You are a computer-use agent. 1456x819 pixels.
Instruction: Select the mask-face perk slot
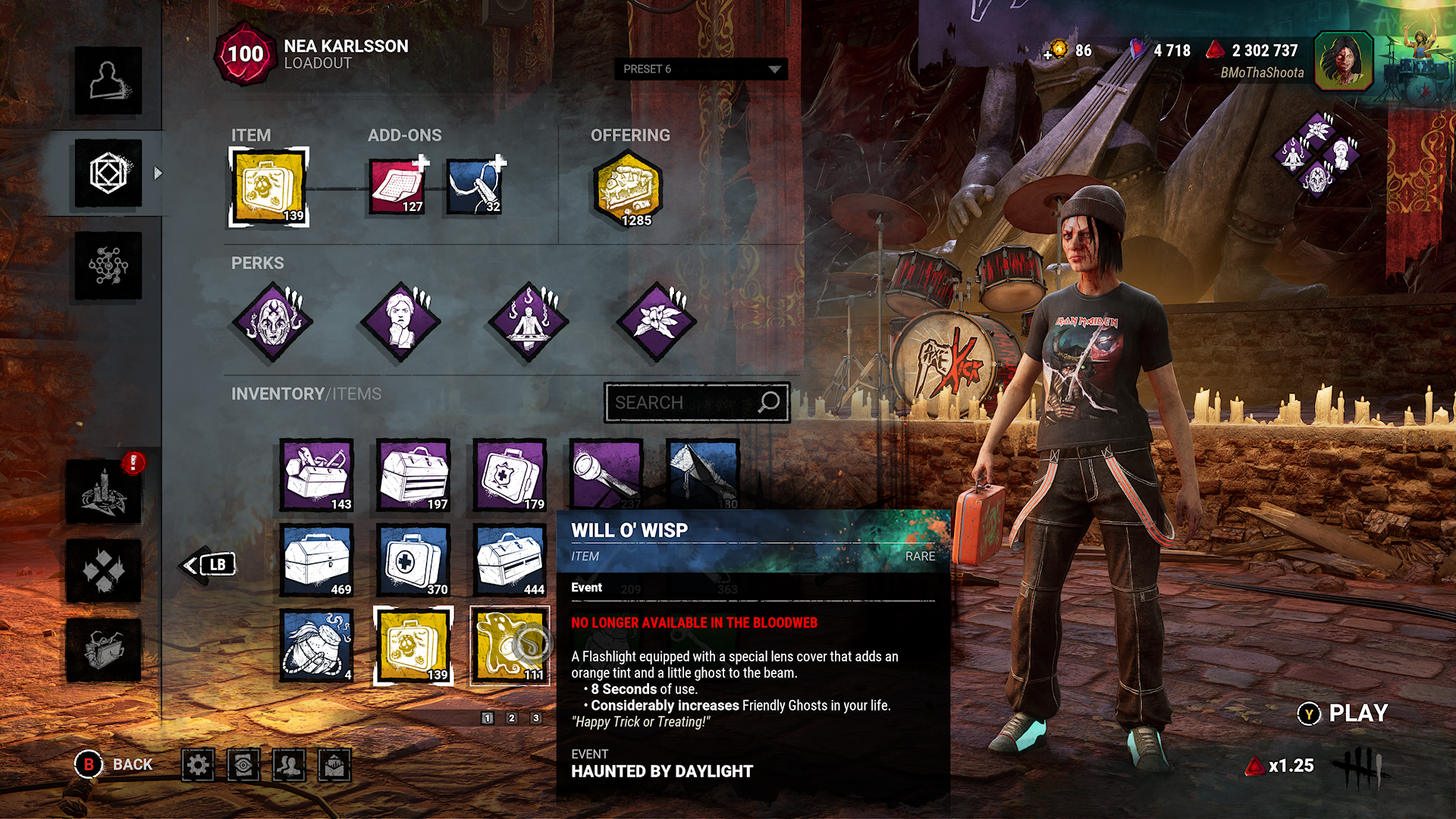272,322
